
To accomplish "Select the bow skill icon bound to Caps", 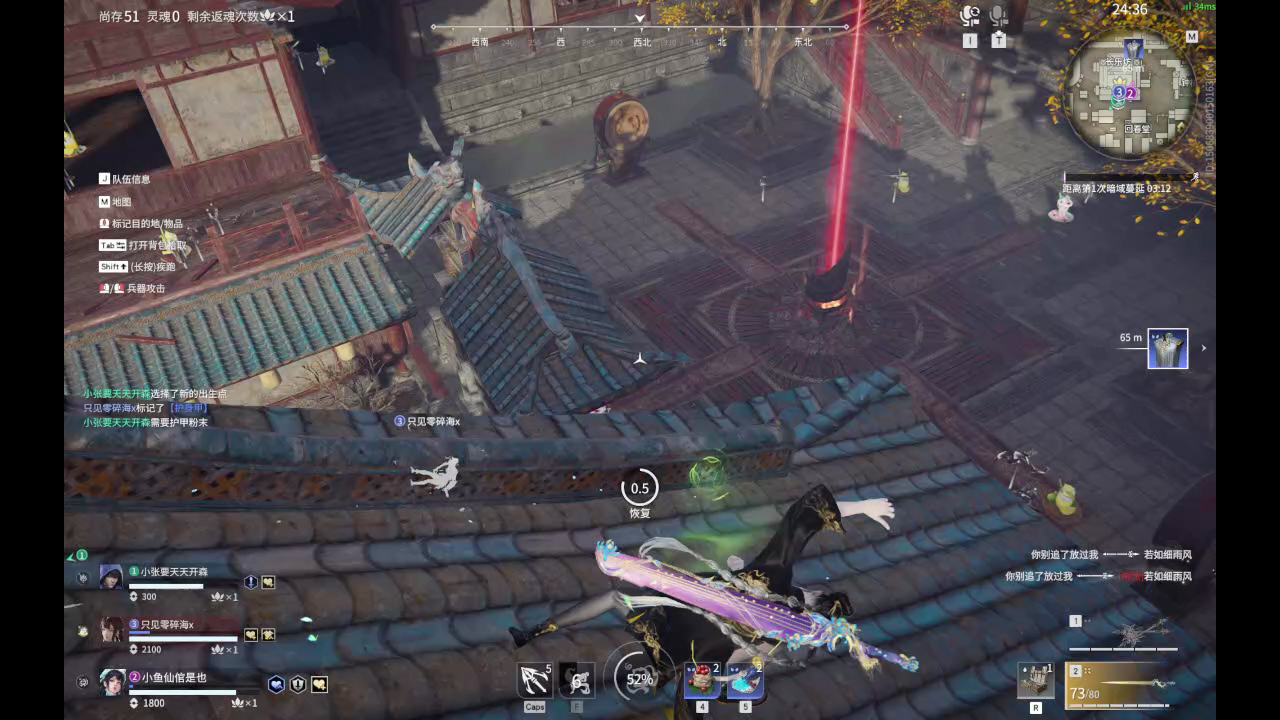I will click(x=533, y=680).
